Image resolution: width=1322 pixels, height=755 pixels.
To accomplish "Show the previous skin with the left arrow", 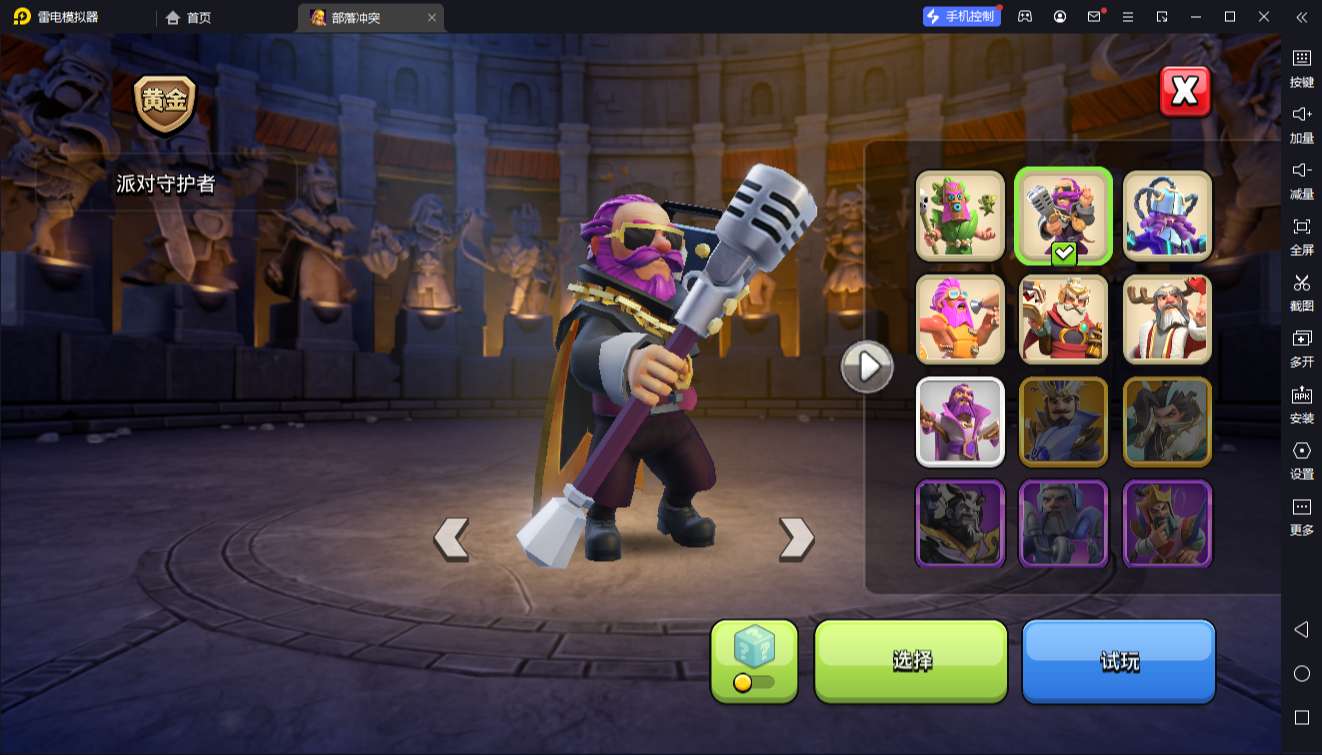I will (451, 538).
